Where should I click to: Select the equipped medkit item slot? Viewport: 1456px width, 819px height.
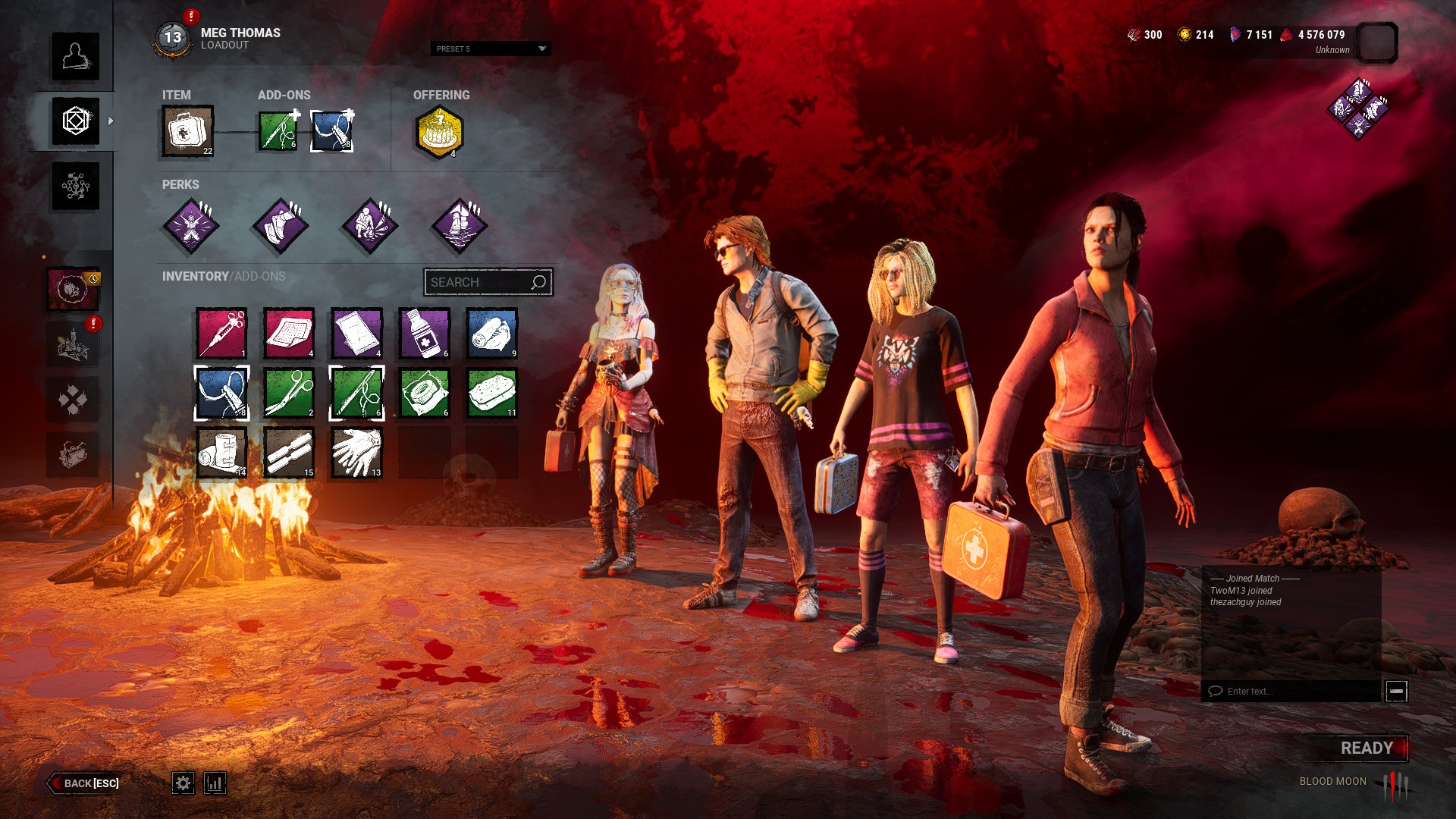(x=187, y=131)
